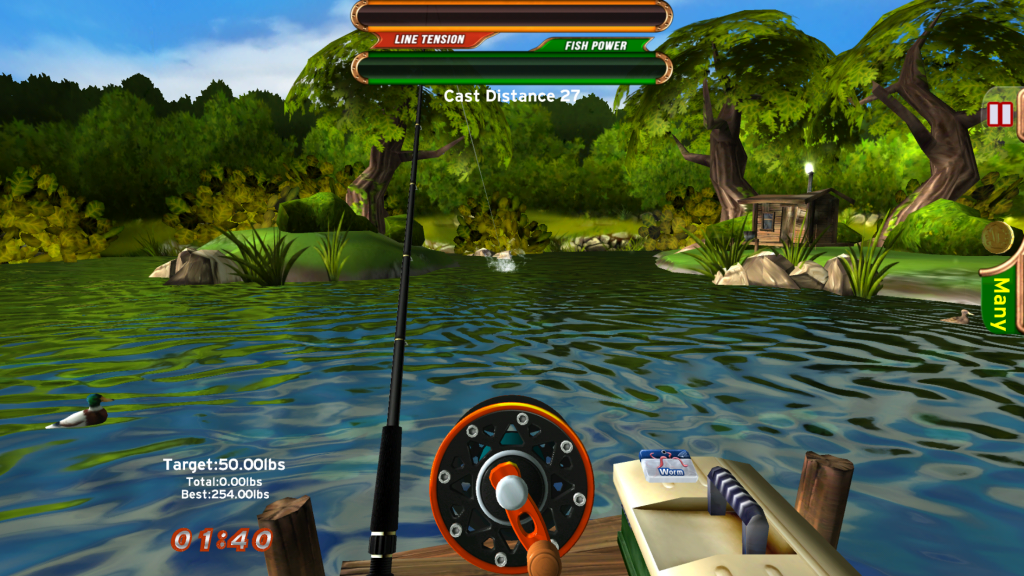The width and height of the screenshot is (1024, 576).
Task: Tap the gold coin icon
Action: tap(999, 238)
